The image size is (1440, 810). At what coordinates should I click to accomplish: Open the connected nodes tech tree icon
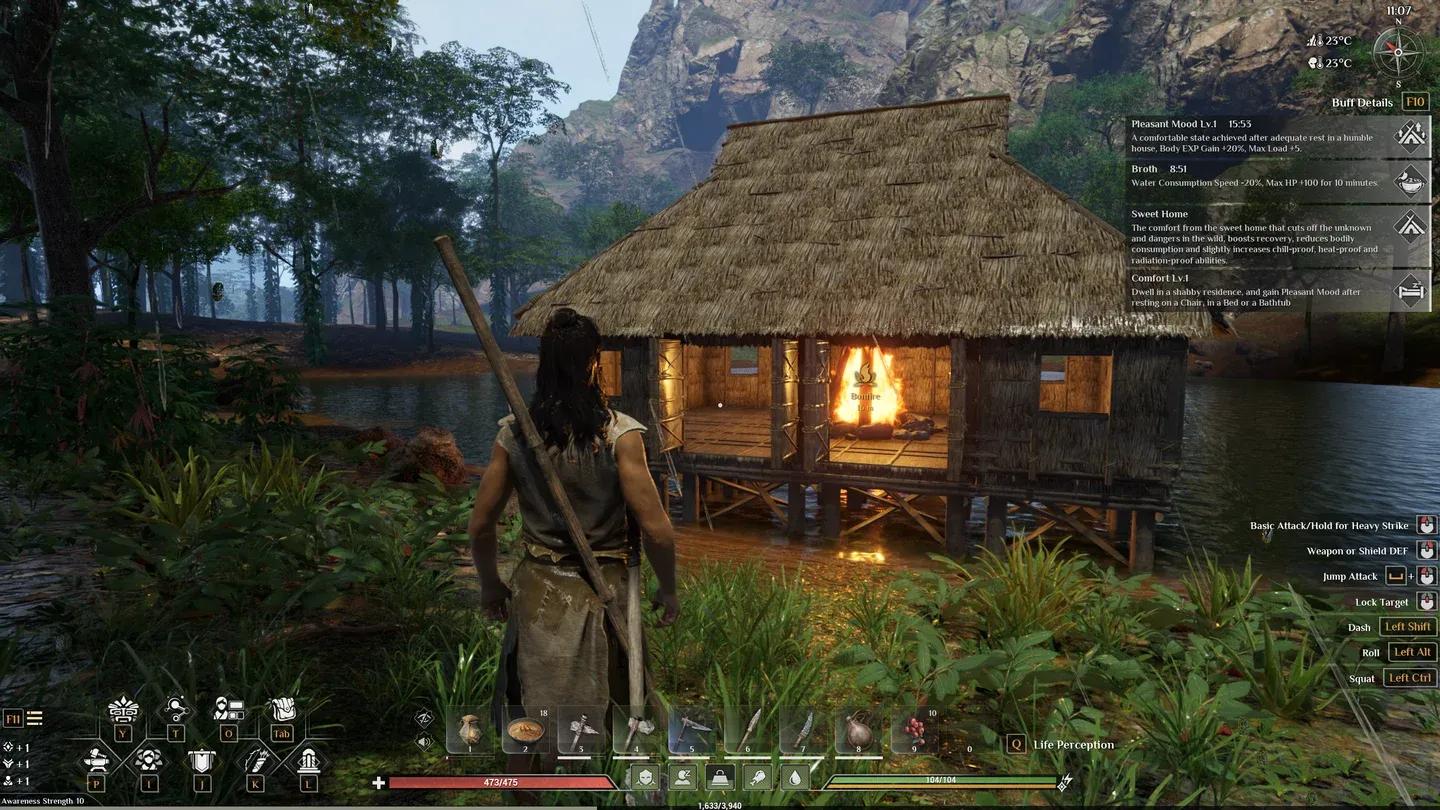tap(176, 710)
